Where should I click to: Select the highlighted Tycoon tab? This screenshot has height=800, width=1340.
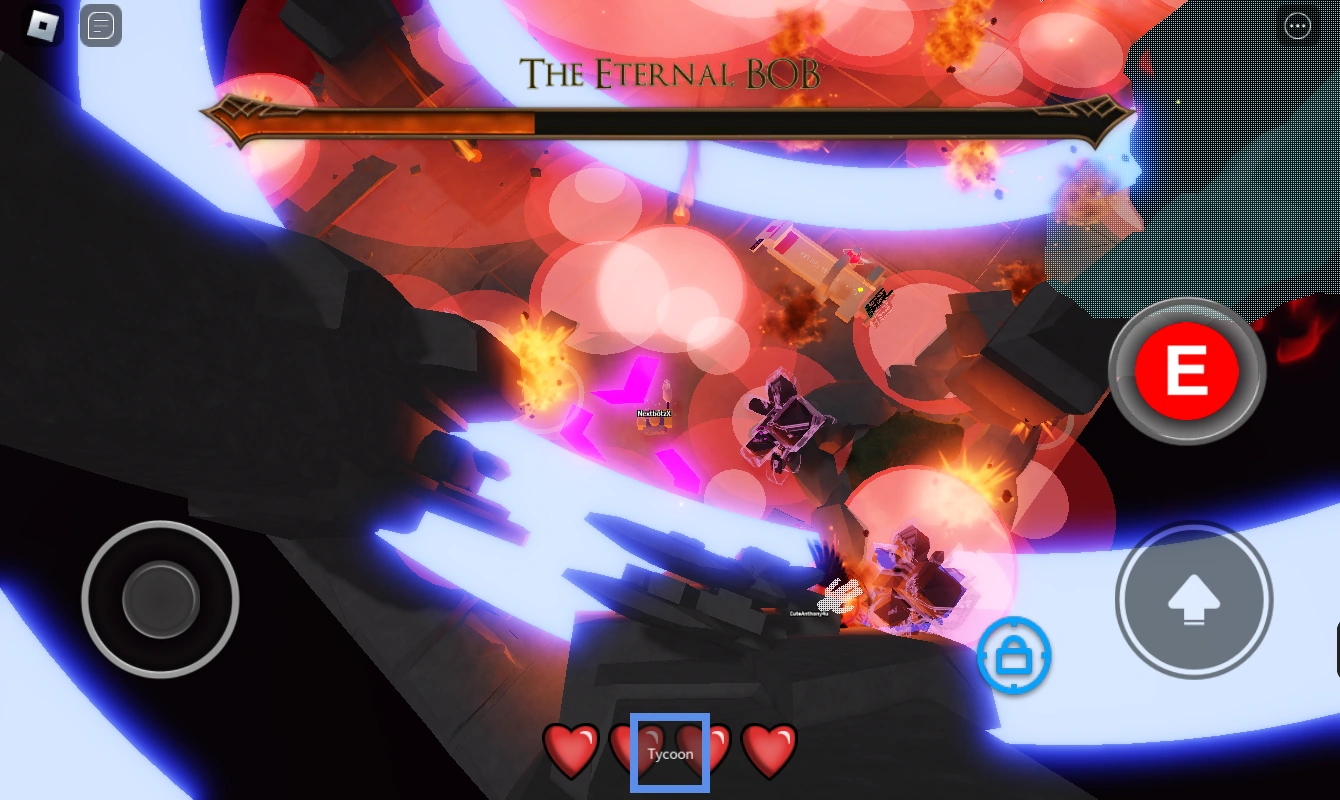670,753
